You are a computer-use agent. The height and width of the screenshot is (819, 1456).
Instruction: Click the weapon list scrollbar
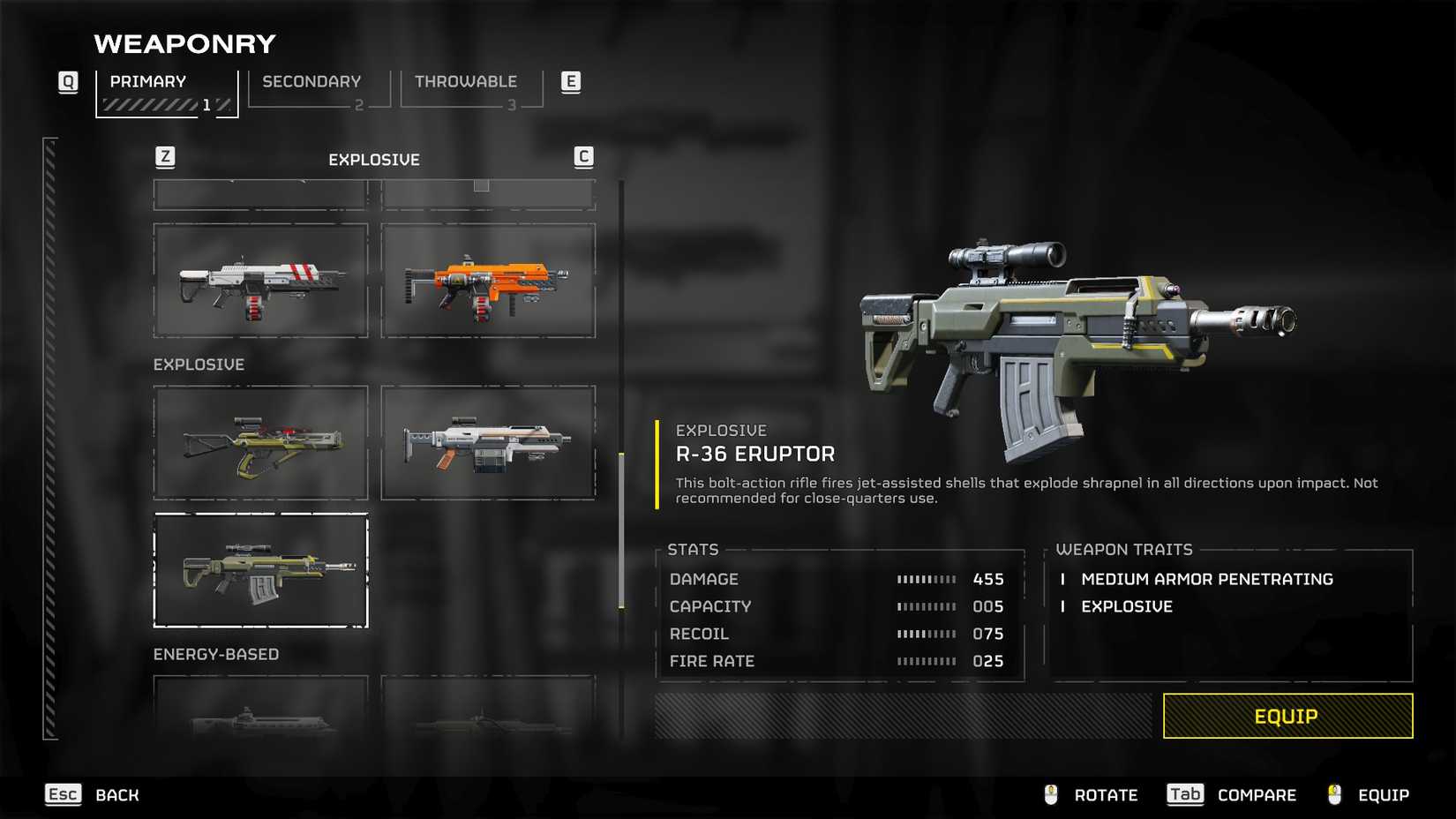621,530
